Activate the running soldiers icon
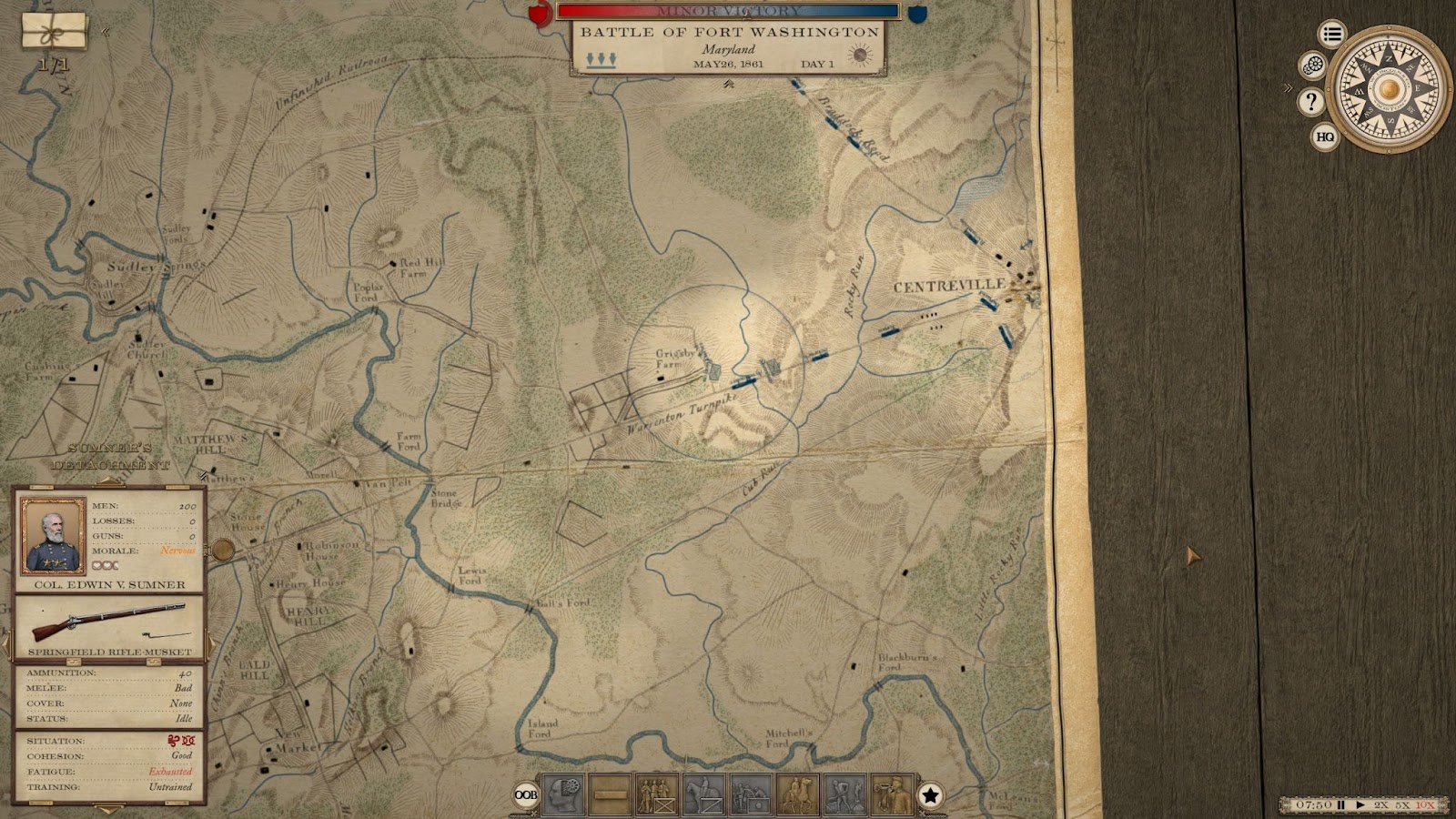Viewport: 1456px width, 819px height. [x=845, y=795]
